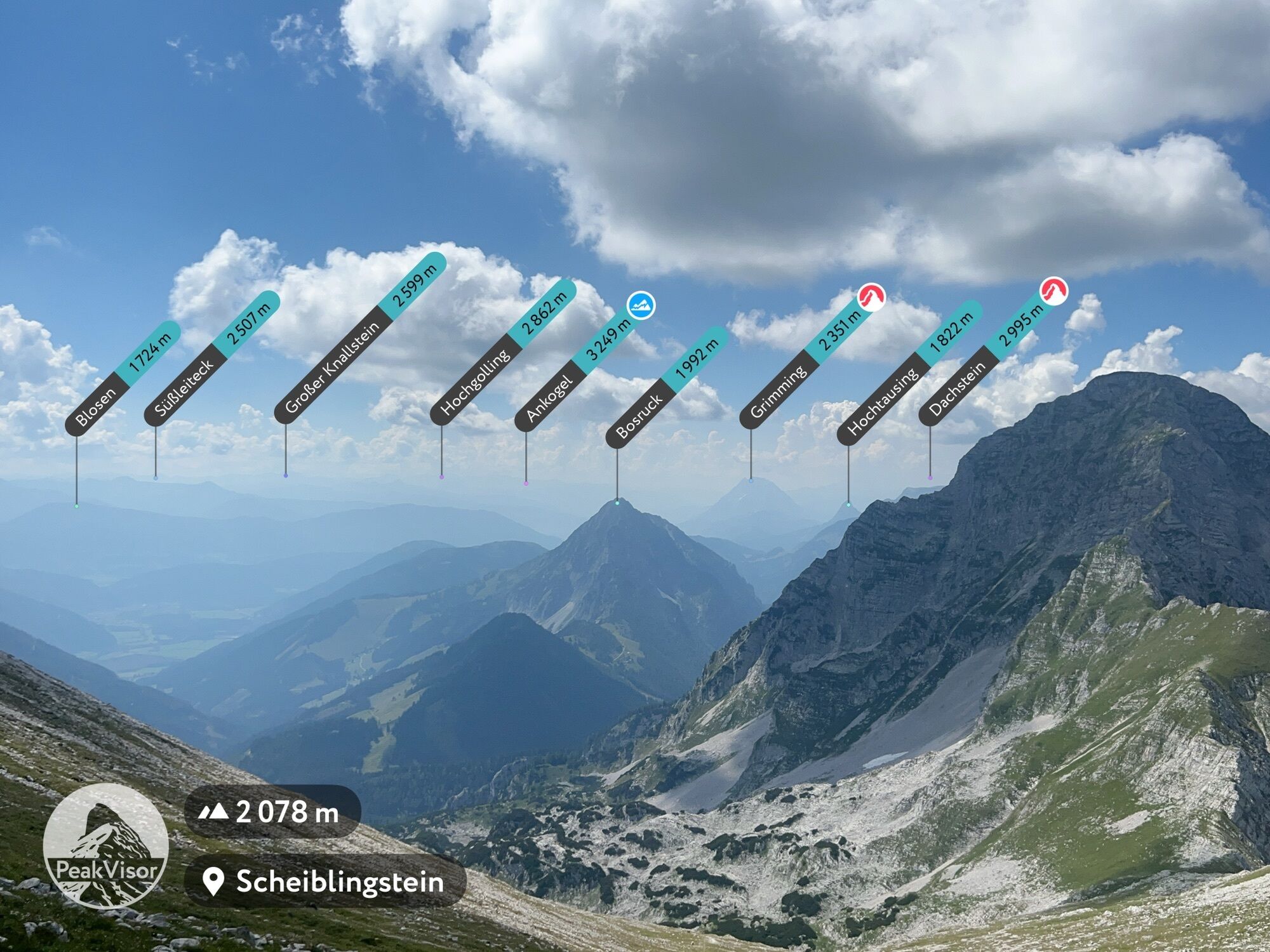Select the Blosen peak label
The height and width of the screenshot is (952, 1270).
(123, 379)
